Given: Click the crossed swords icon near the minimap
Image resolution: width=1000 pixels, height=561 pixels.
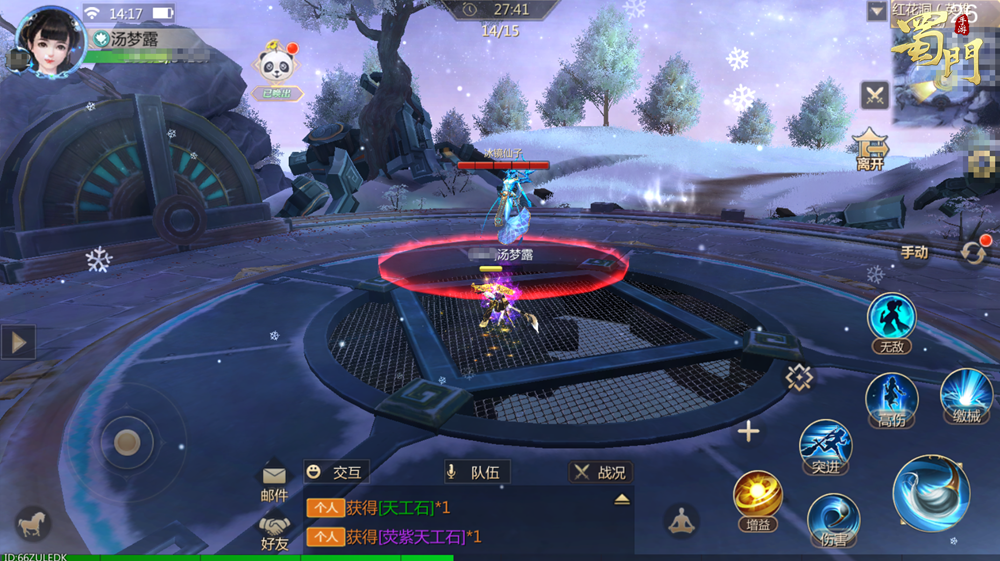Looking at the screenshot, I should click(x=875, y=95).
